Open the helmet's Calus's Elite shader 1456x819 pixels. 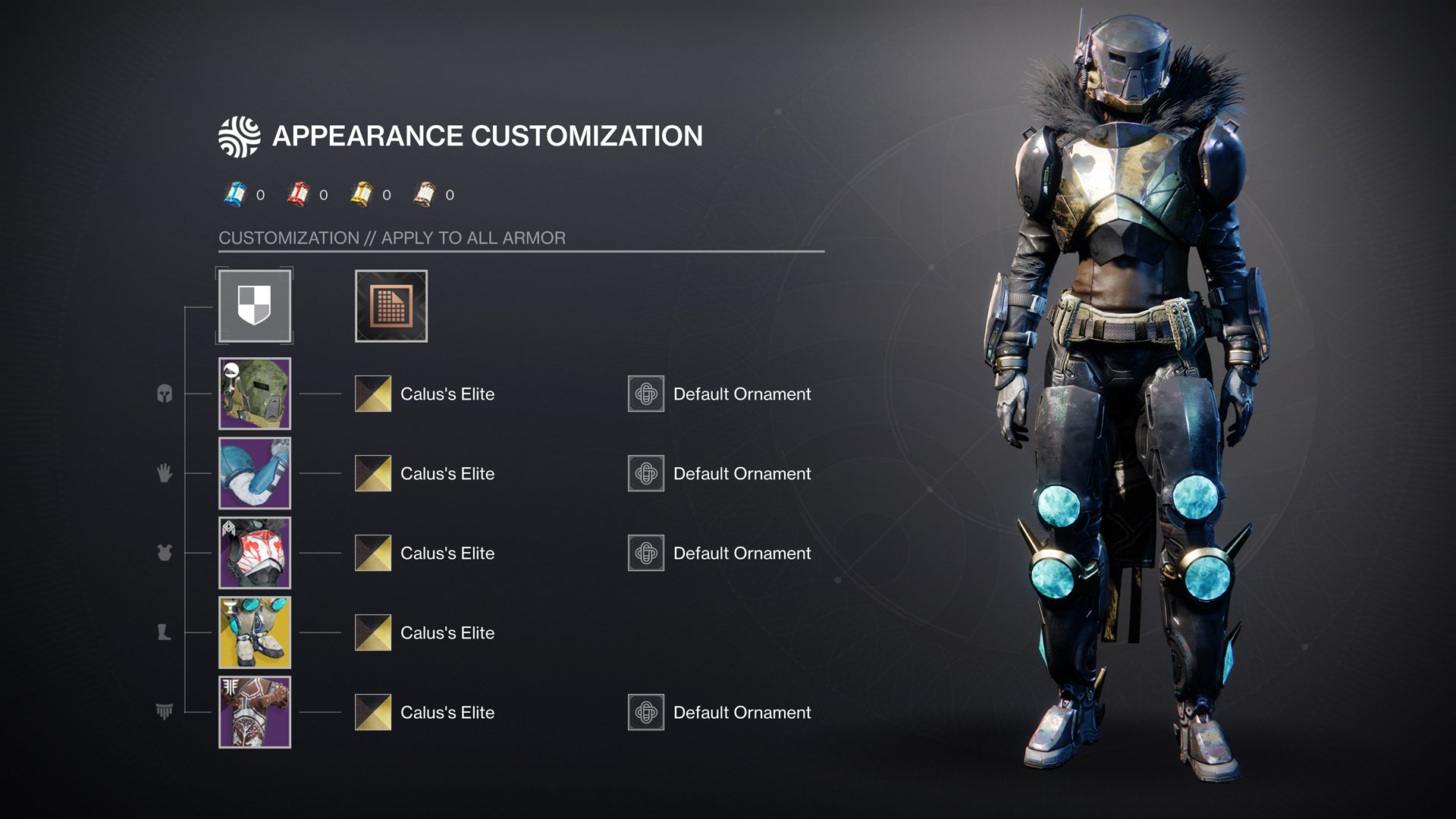pyautogui.click(x=373, y=394)
